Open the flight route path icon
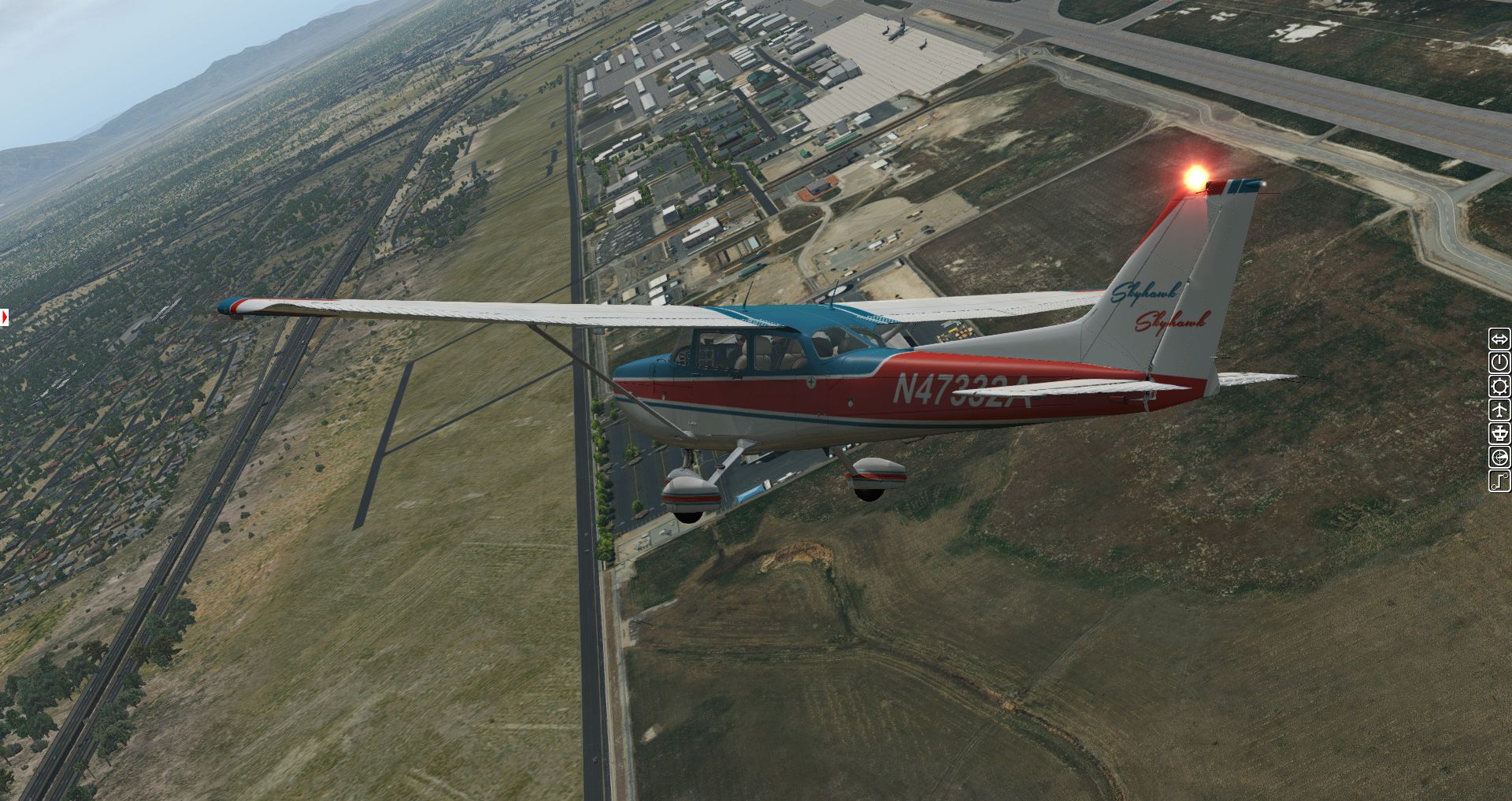 (1499, 480)
